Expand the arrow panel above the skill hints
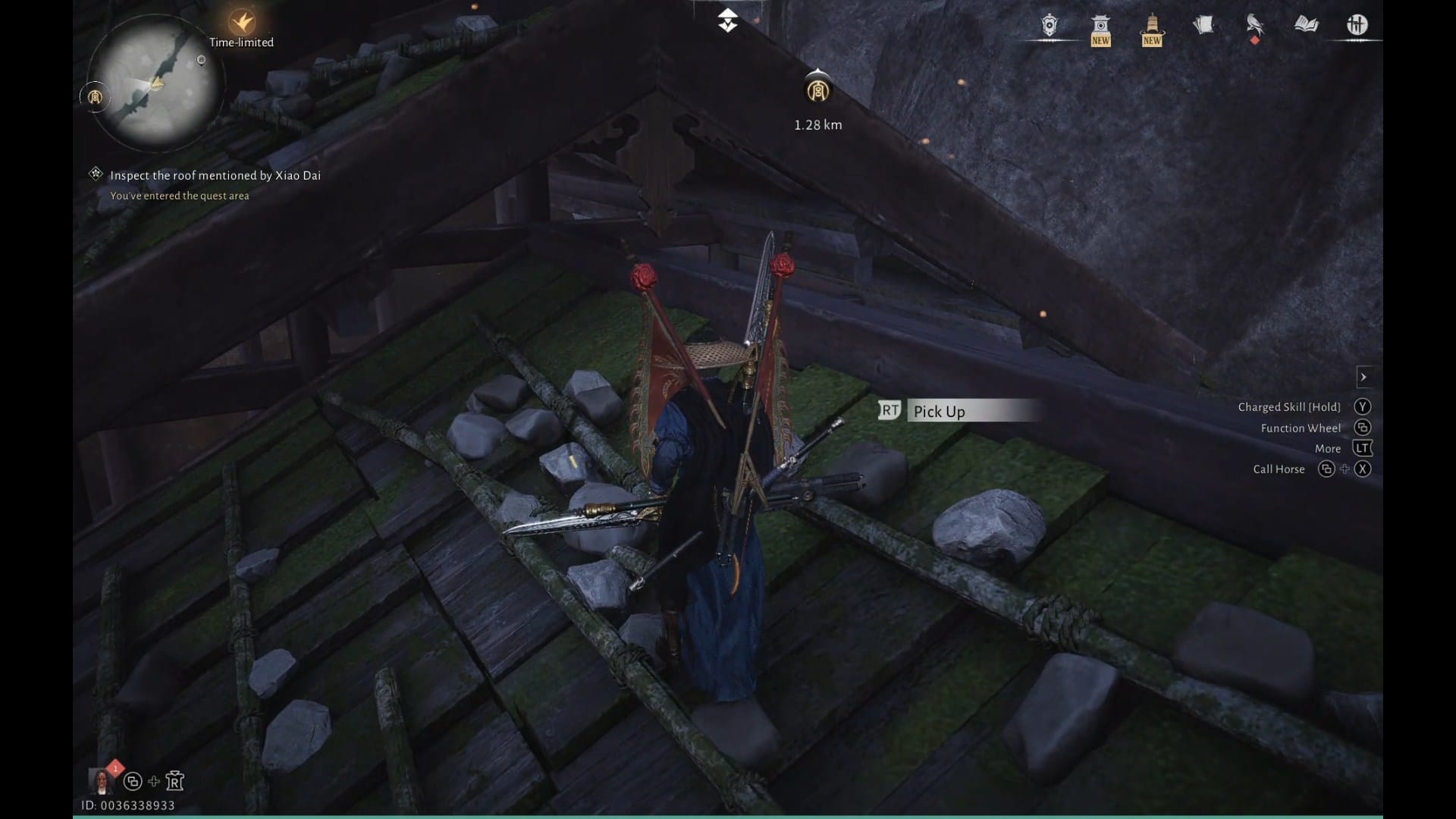The width and height of the screenshot is (1456, 819). click(x=1363, y=377)
